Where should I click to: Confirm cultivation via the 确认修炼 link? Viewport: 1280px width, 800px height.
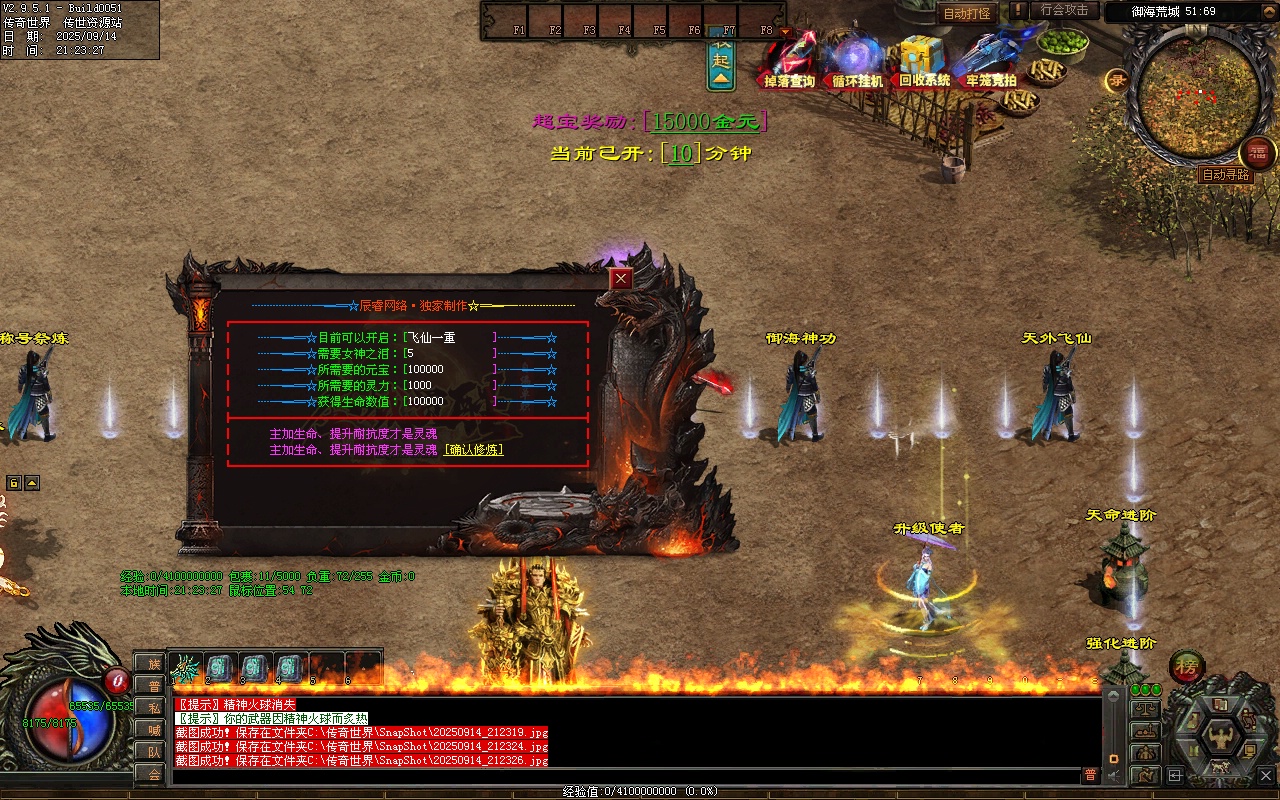point(474,450)
